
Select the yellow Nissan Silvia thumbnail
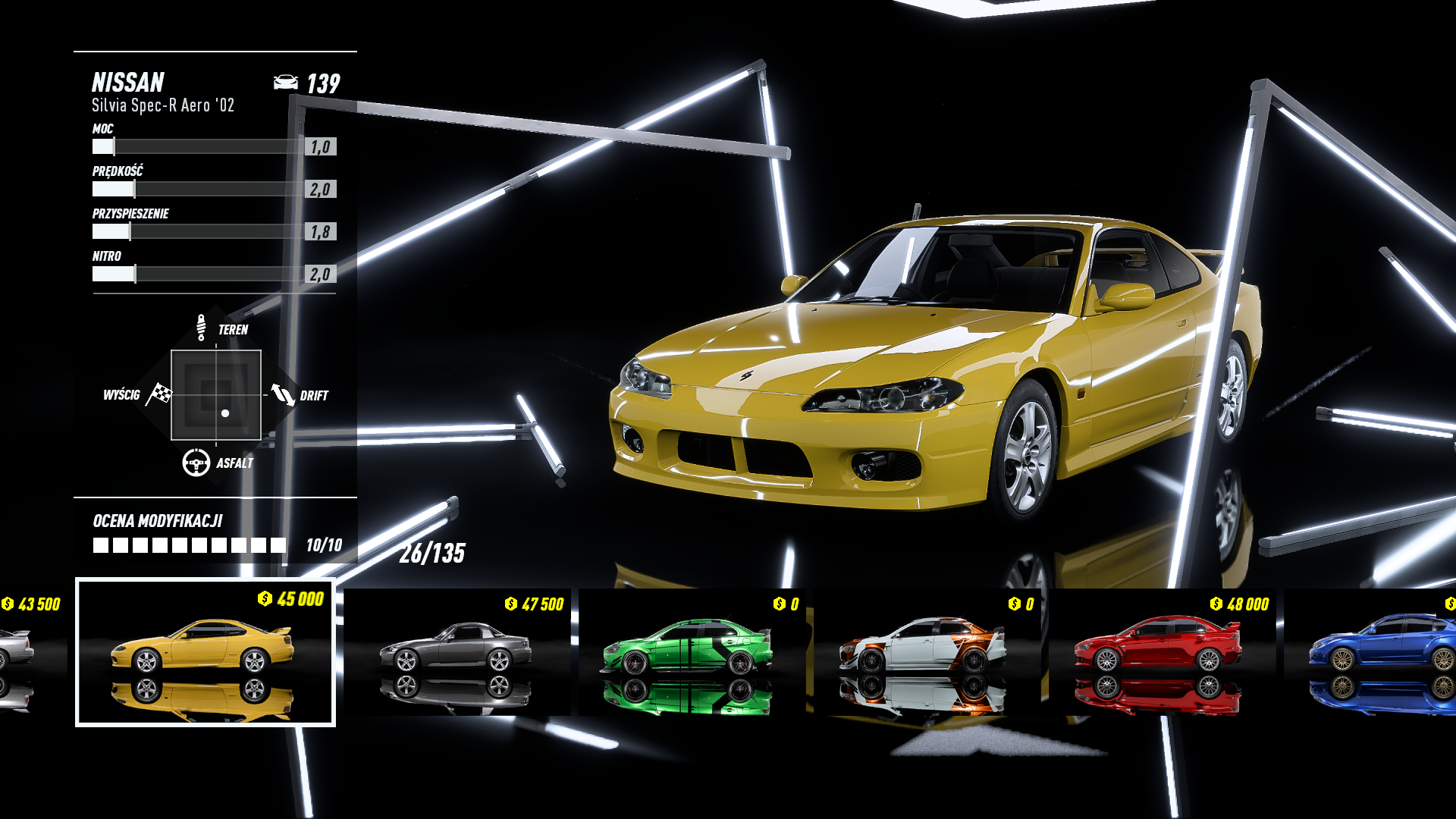(x=205, y=651)
